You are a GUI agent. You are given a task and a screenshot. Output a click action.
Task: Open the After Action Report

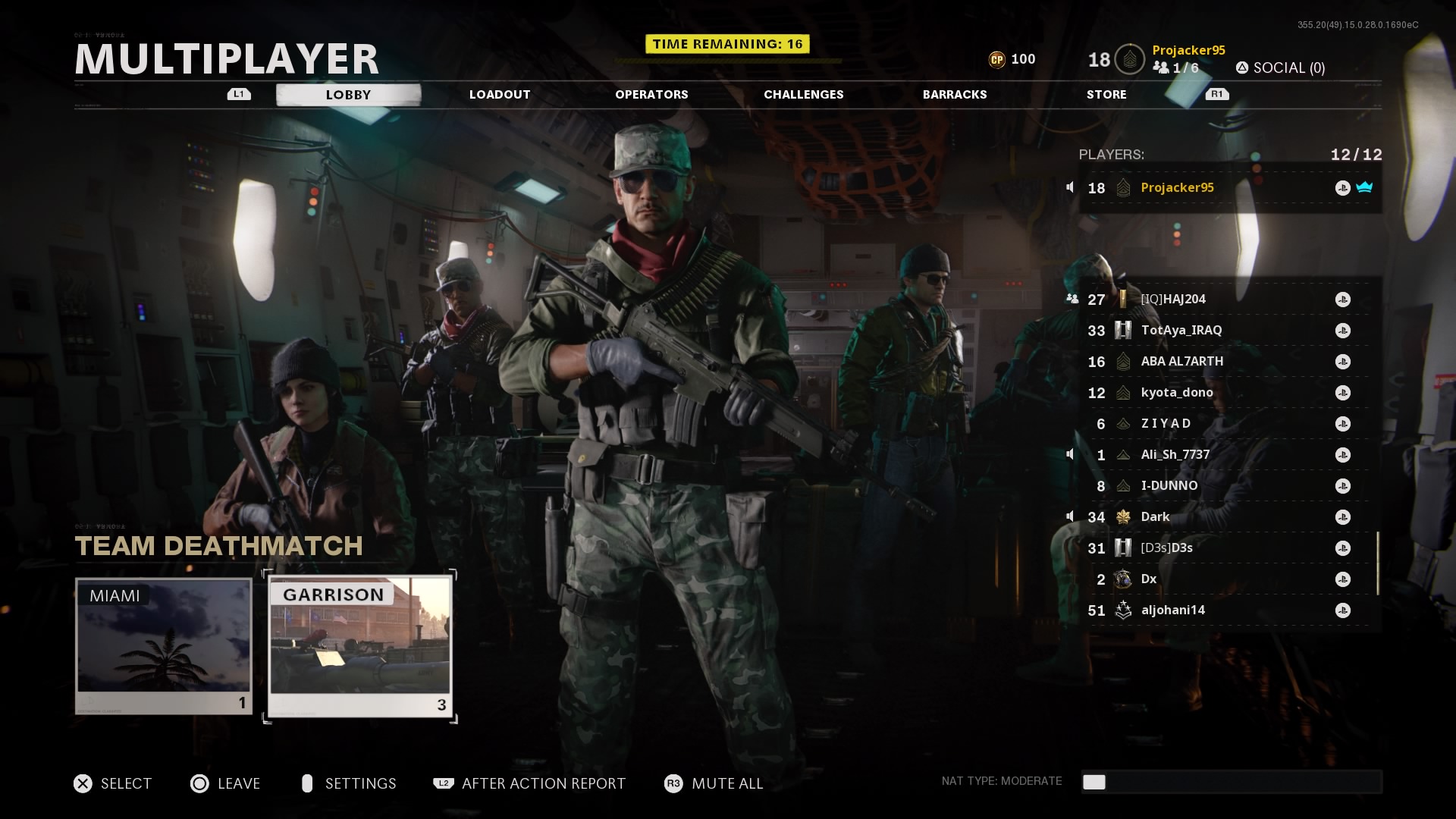coord(530,783)
